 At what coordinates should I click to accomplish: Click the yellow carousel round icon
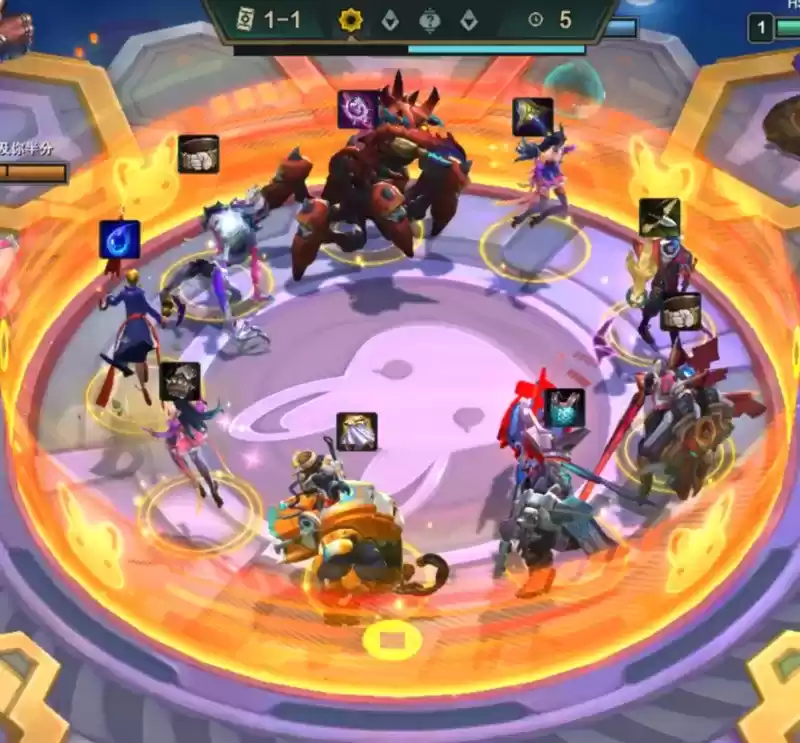coord(350,20)
